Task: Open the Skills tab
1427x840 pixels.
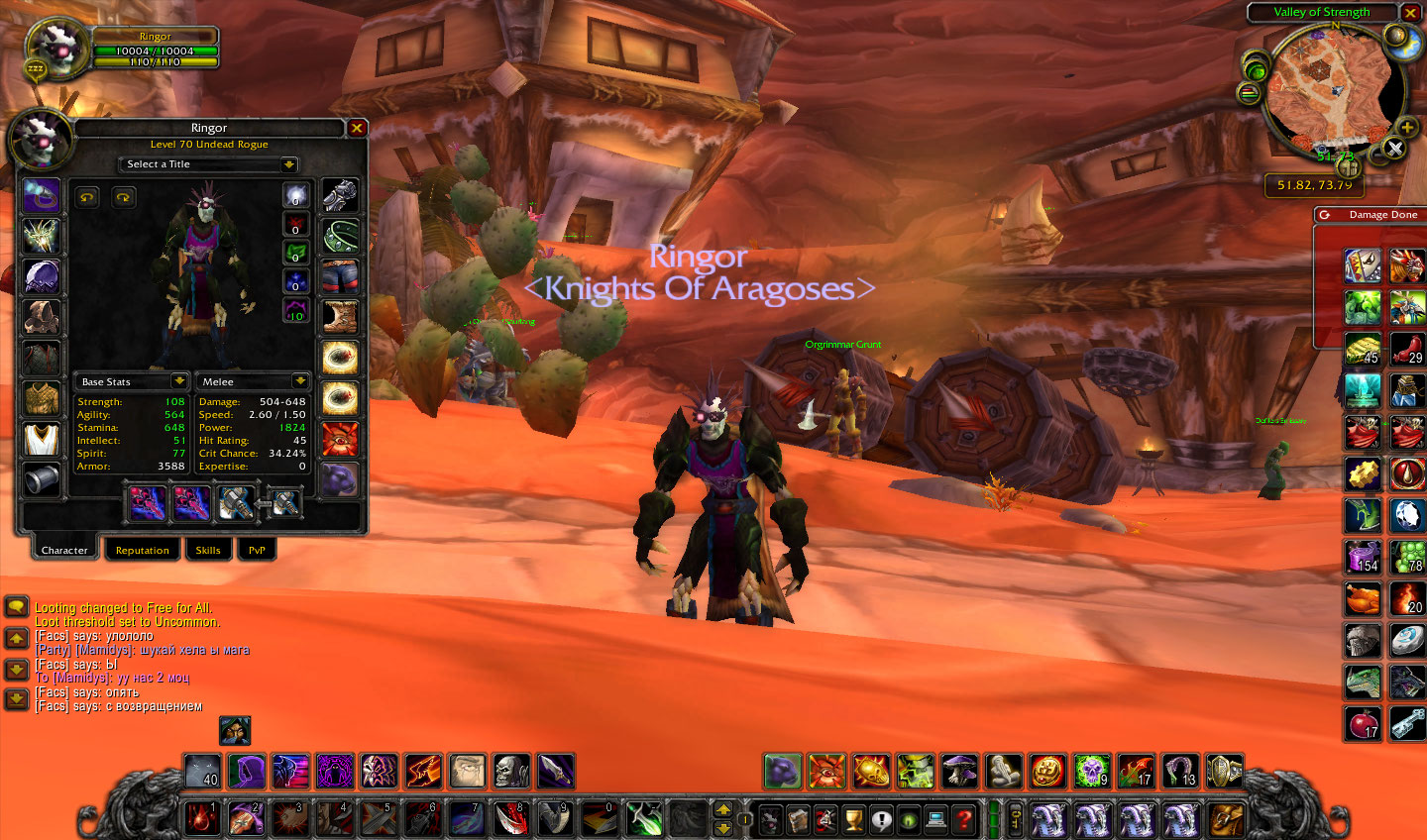Action: 208,550
